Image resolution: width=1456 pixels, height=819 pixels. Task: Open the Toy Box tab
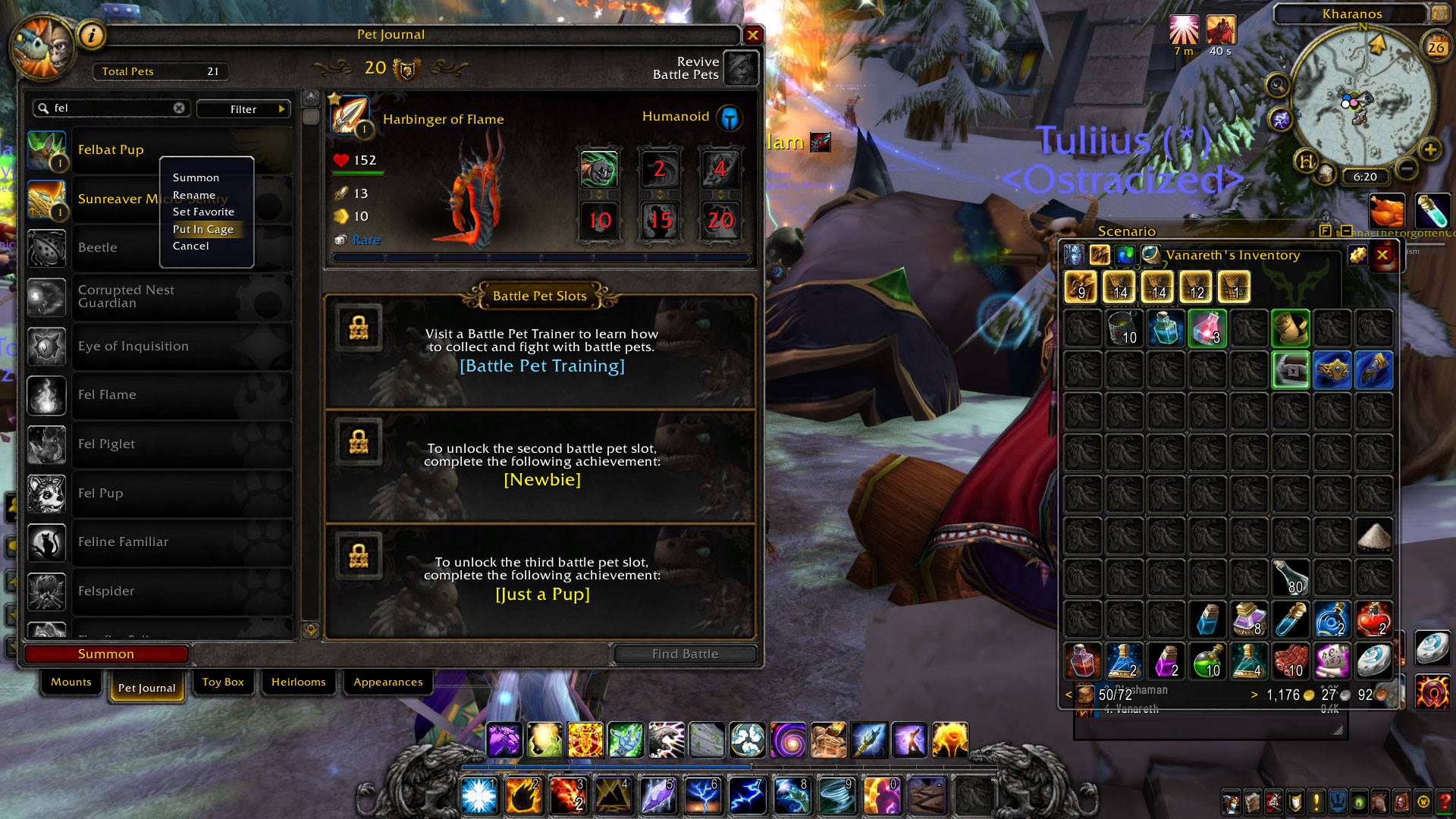tap(223, 682)
